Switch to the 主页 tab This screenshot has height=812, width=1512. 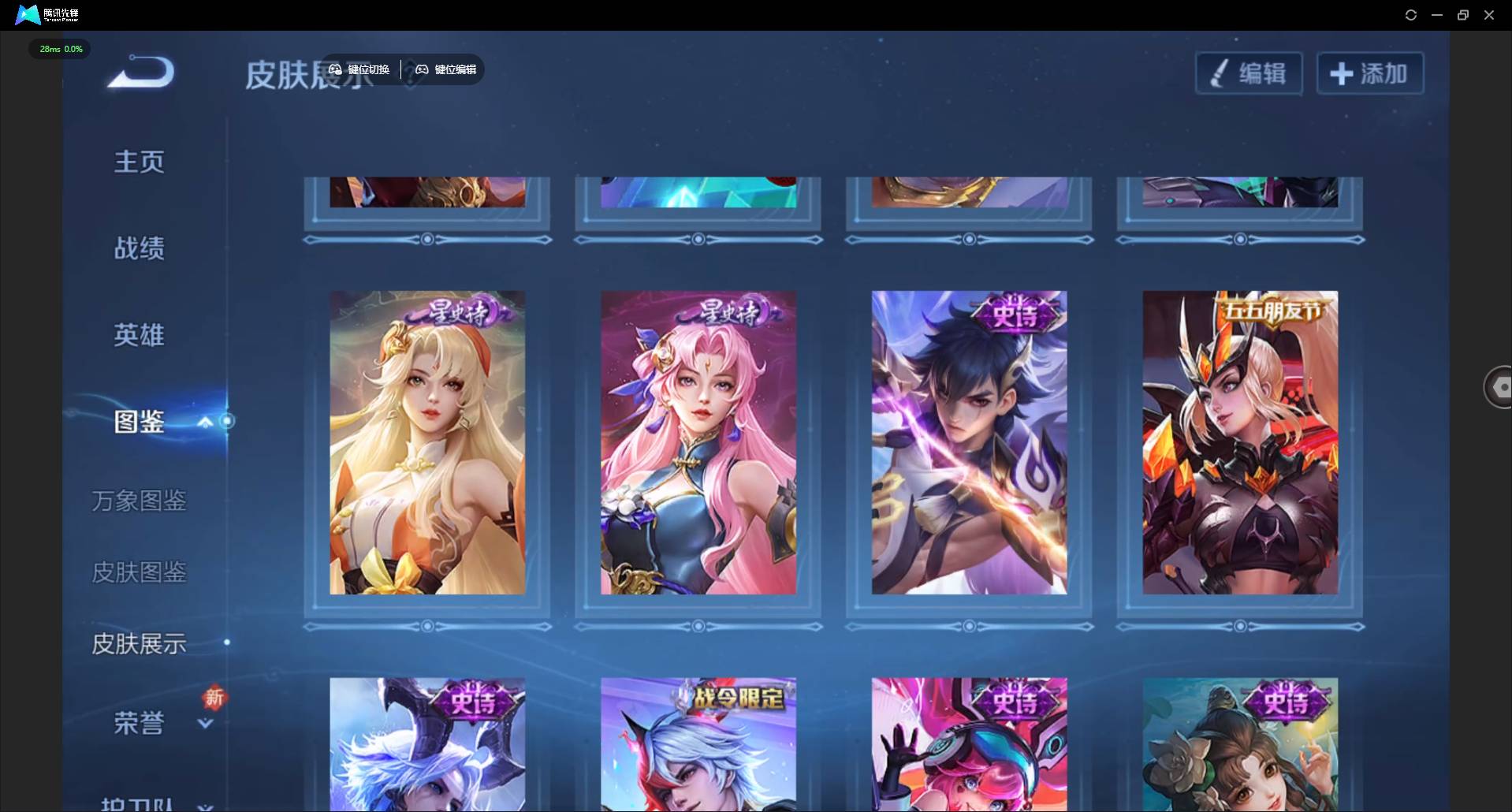point(140,162)
